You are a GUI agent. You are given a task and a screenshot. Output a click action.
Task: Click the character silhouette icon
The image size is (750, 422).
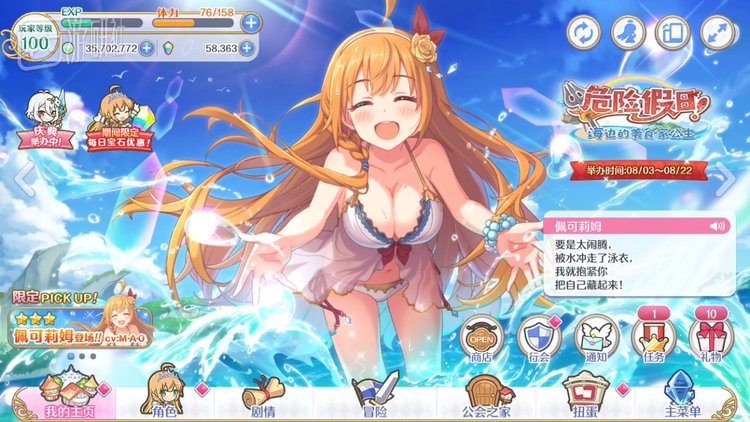[627, 32]
